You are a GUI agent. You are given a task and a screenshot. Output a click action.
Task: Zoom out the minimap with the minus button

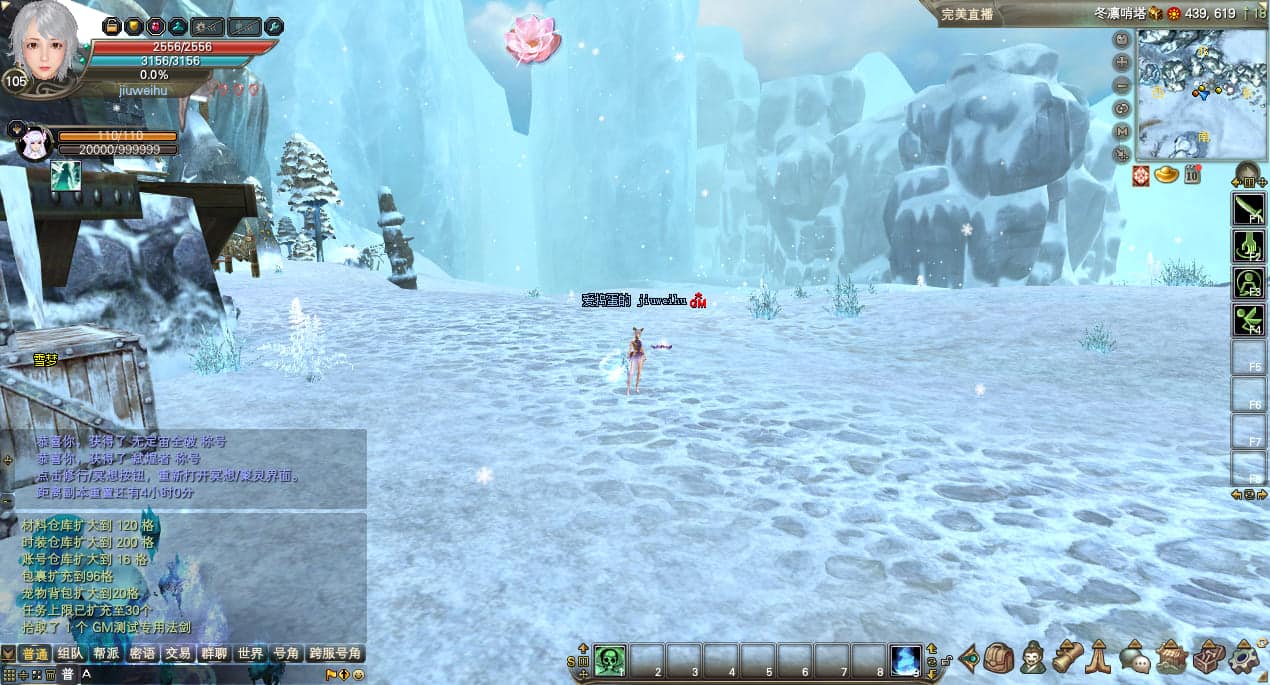(x=1122, y=85)
